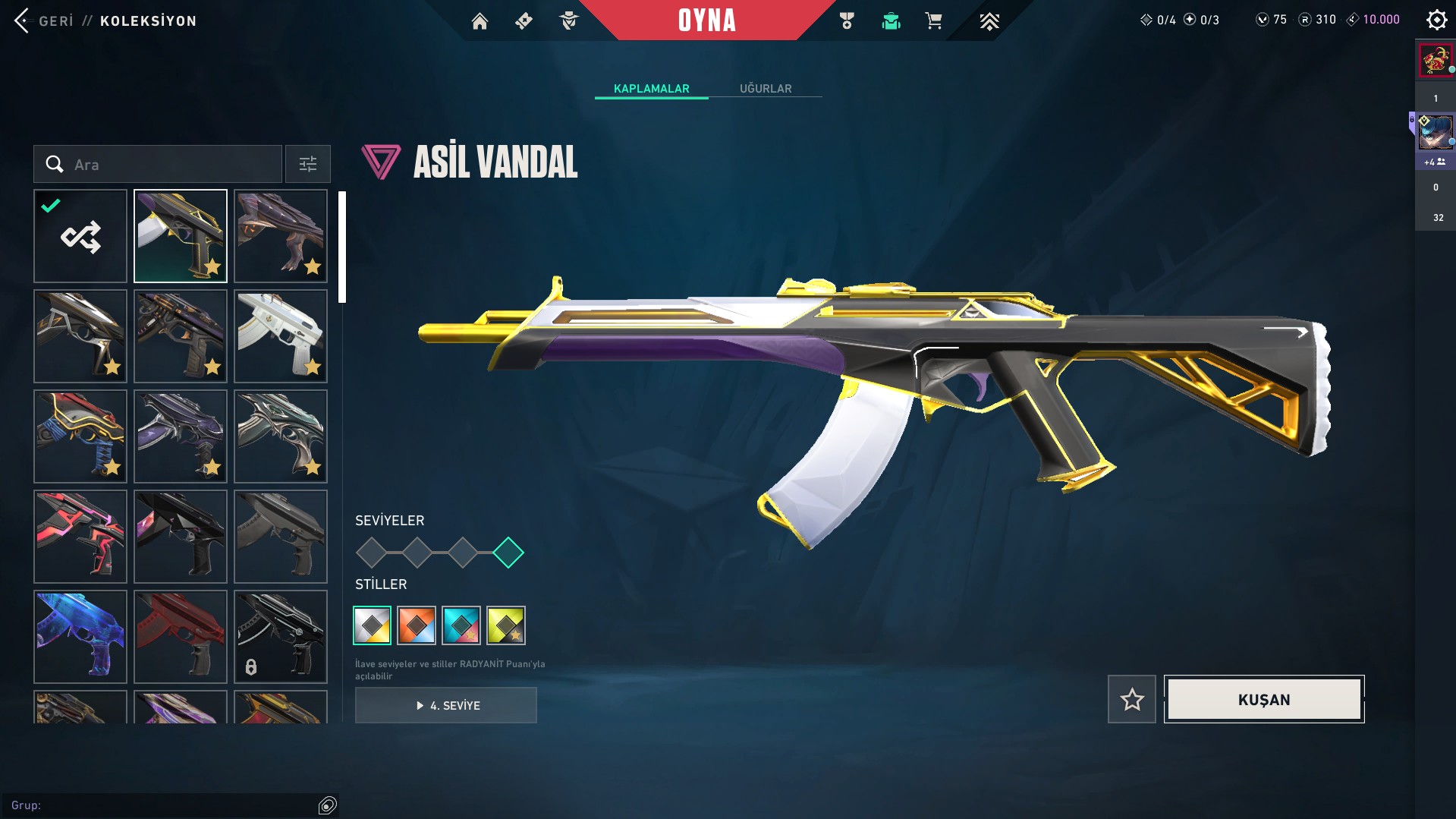1456x819 pixels.
Task: Go back via the GERİ arrow
Action: point(23,20)
